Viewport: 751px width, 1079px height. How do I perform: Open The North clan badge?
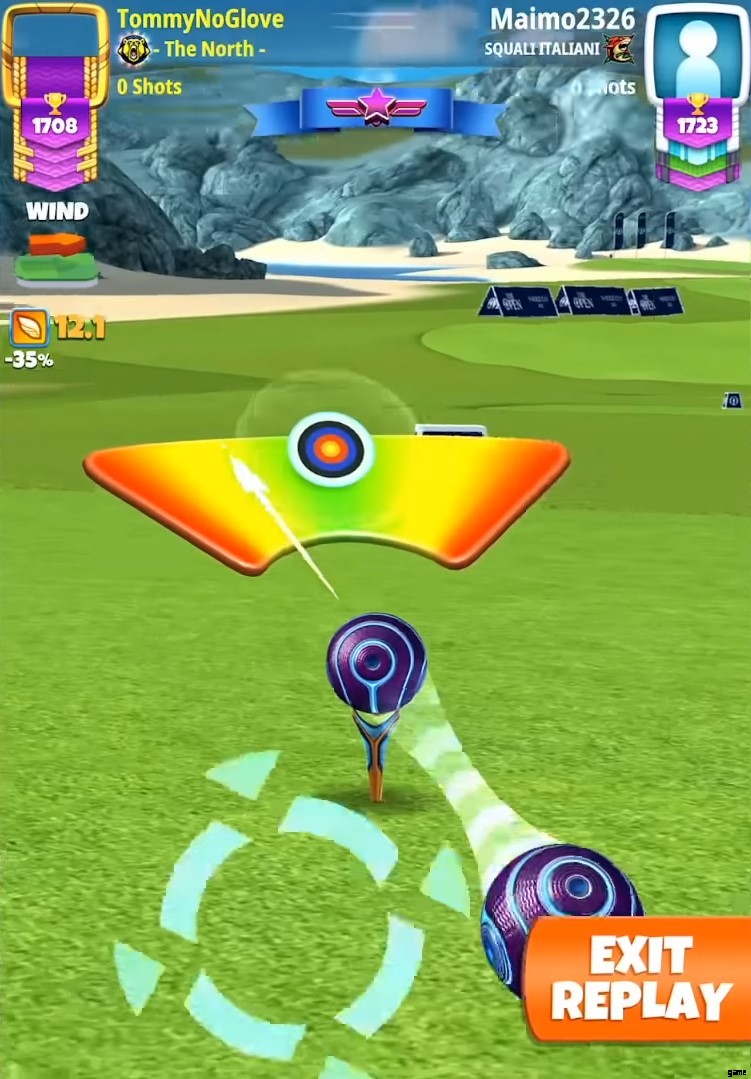pos(133,49)
